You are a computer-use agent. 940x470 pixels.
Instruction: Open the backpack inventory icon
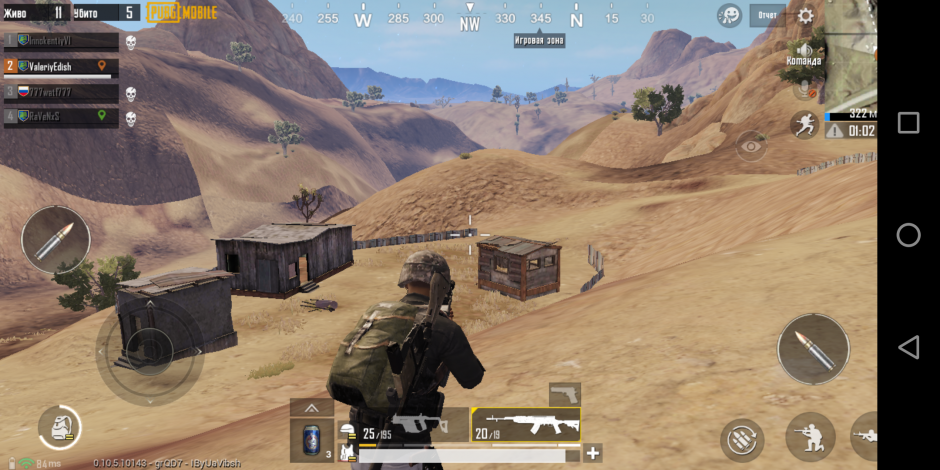(60, 428)
